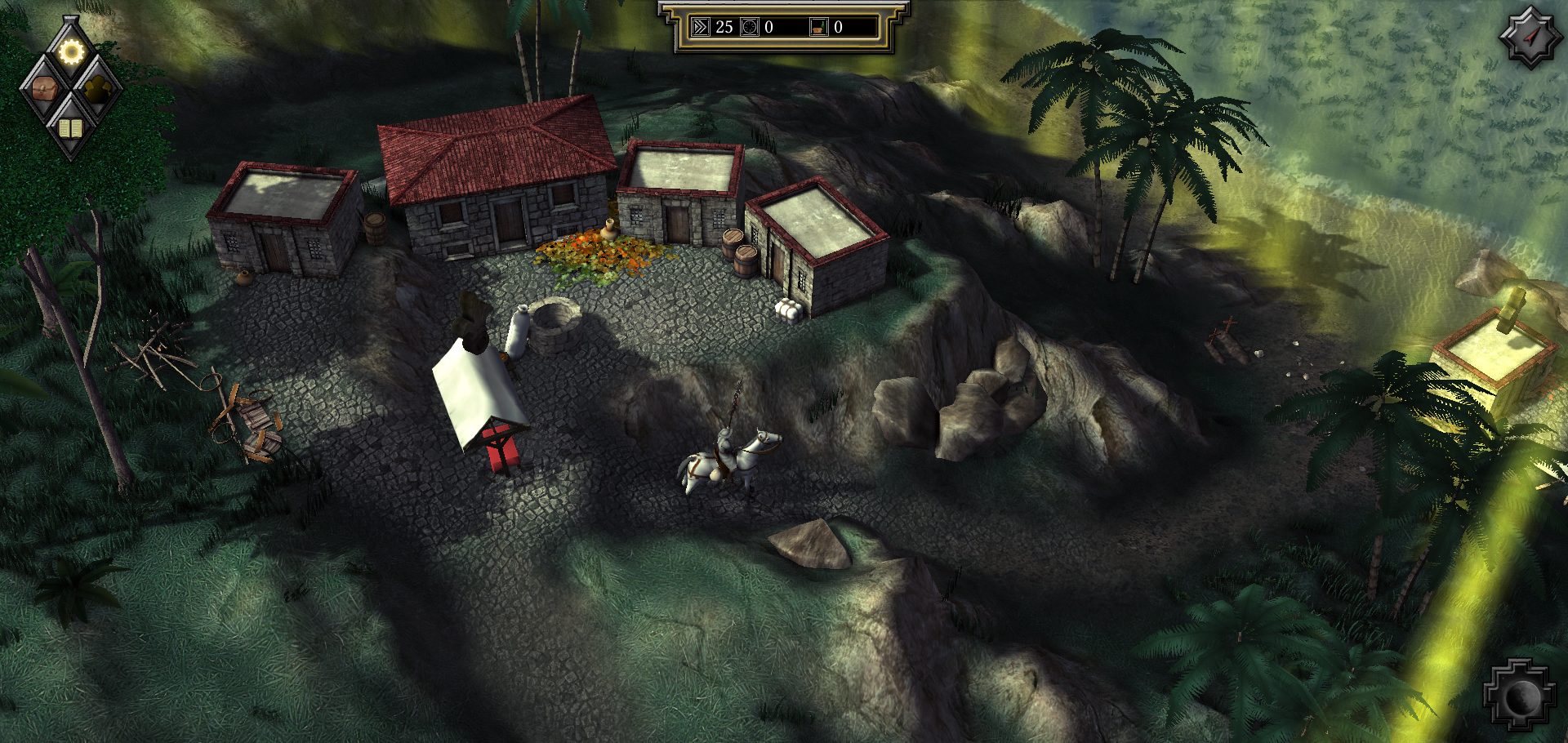This screenshot has width=1568, height=743.
Task: Open settings via the glowing gear icon
Action: (x=71, y=52)
